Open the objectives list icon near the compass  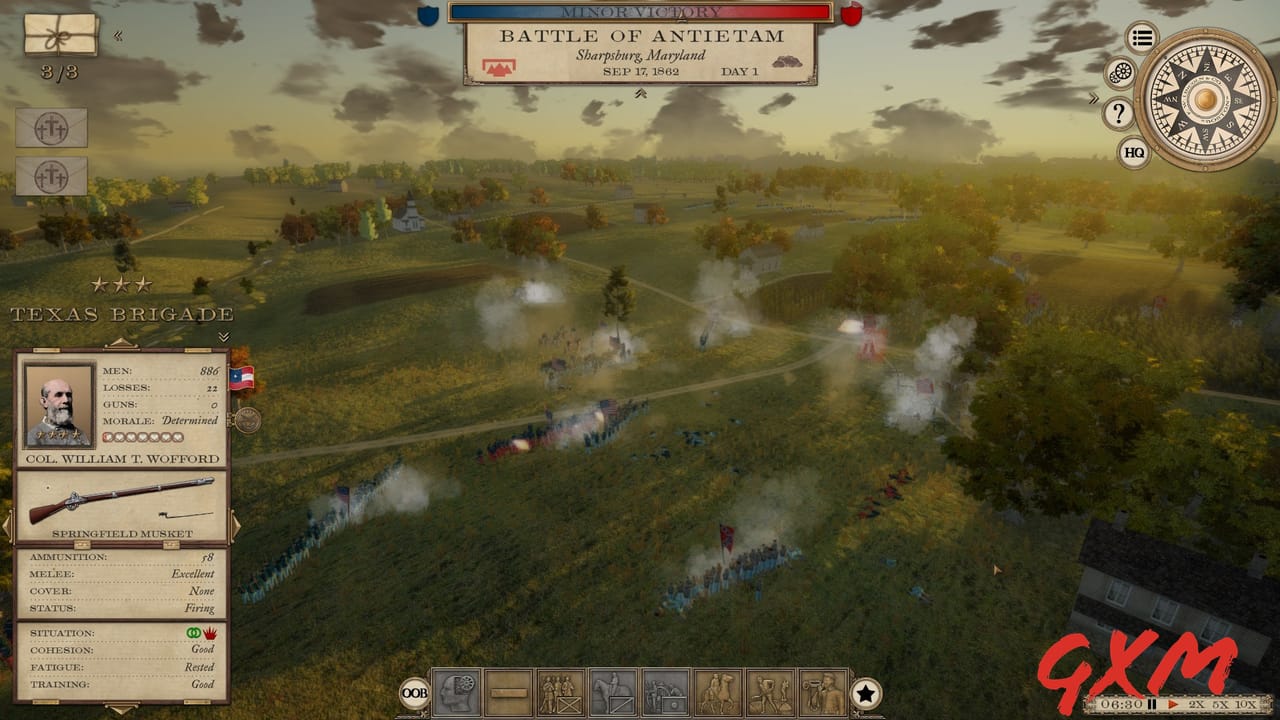click(1141, 37)
